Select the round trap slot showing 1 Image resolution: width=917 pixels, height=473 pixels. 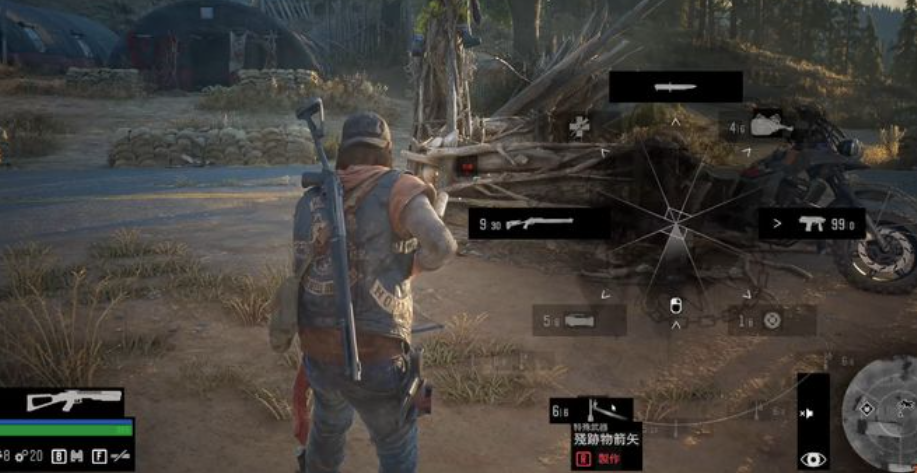[771, 320]
